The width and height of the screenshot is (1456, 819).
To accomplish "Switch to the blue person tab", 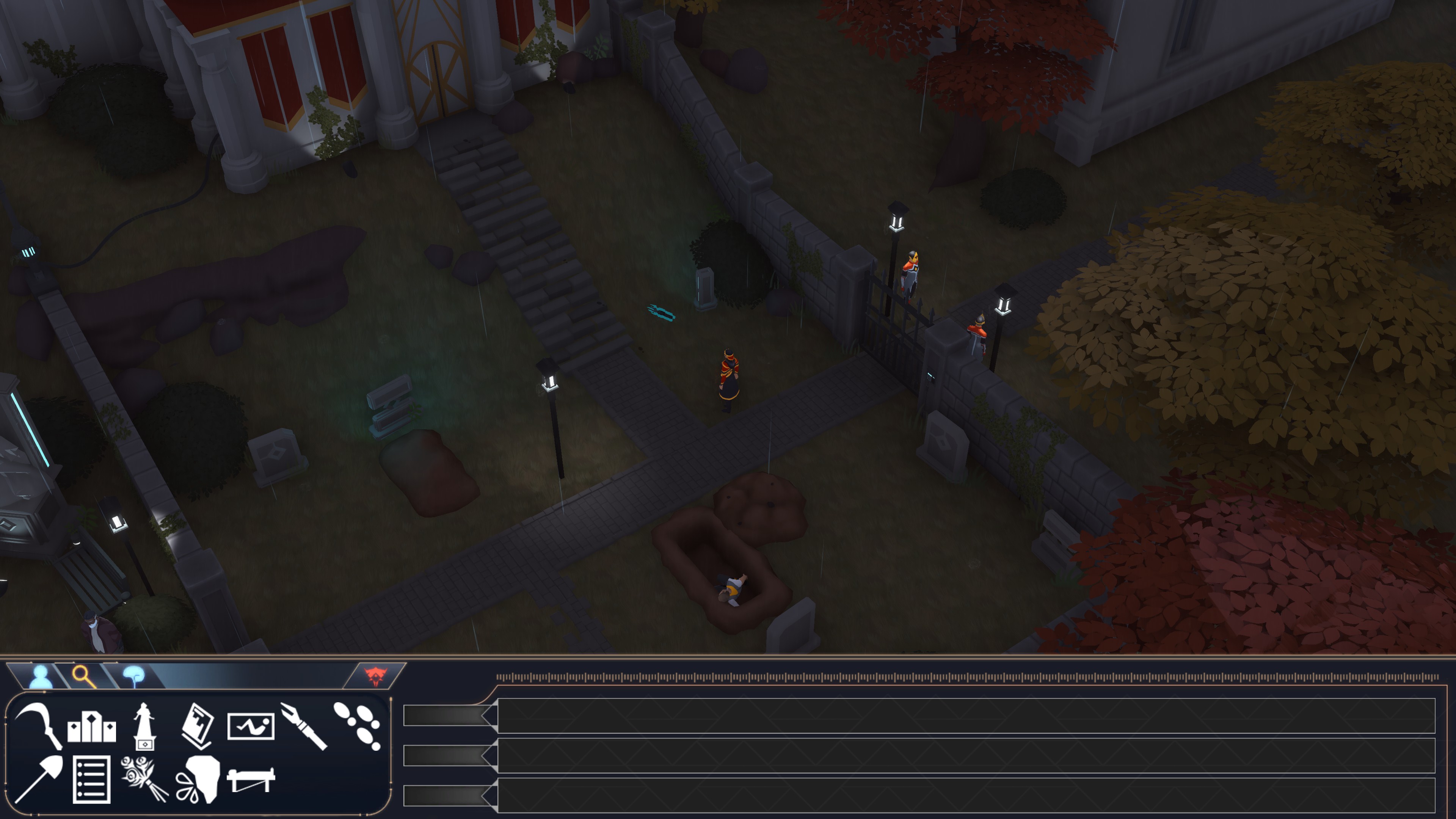I will coord(39,675).
